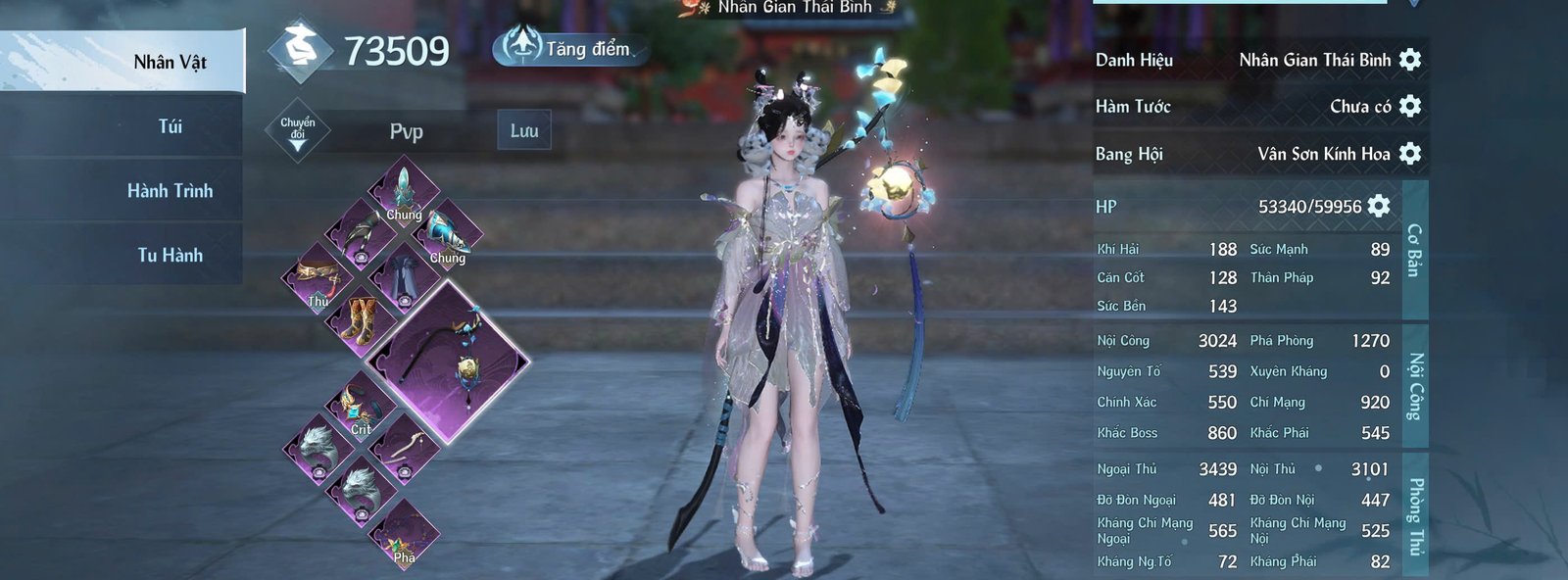Screen dimensions: 1568x580
Task: Choose the belt slot labeled Thủ
Action: tap(317, 278)
